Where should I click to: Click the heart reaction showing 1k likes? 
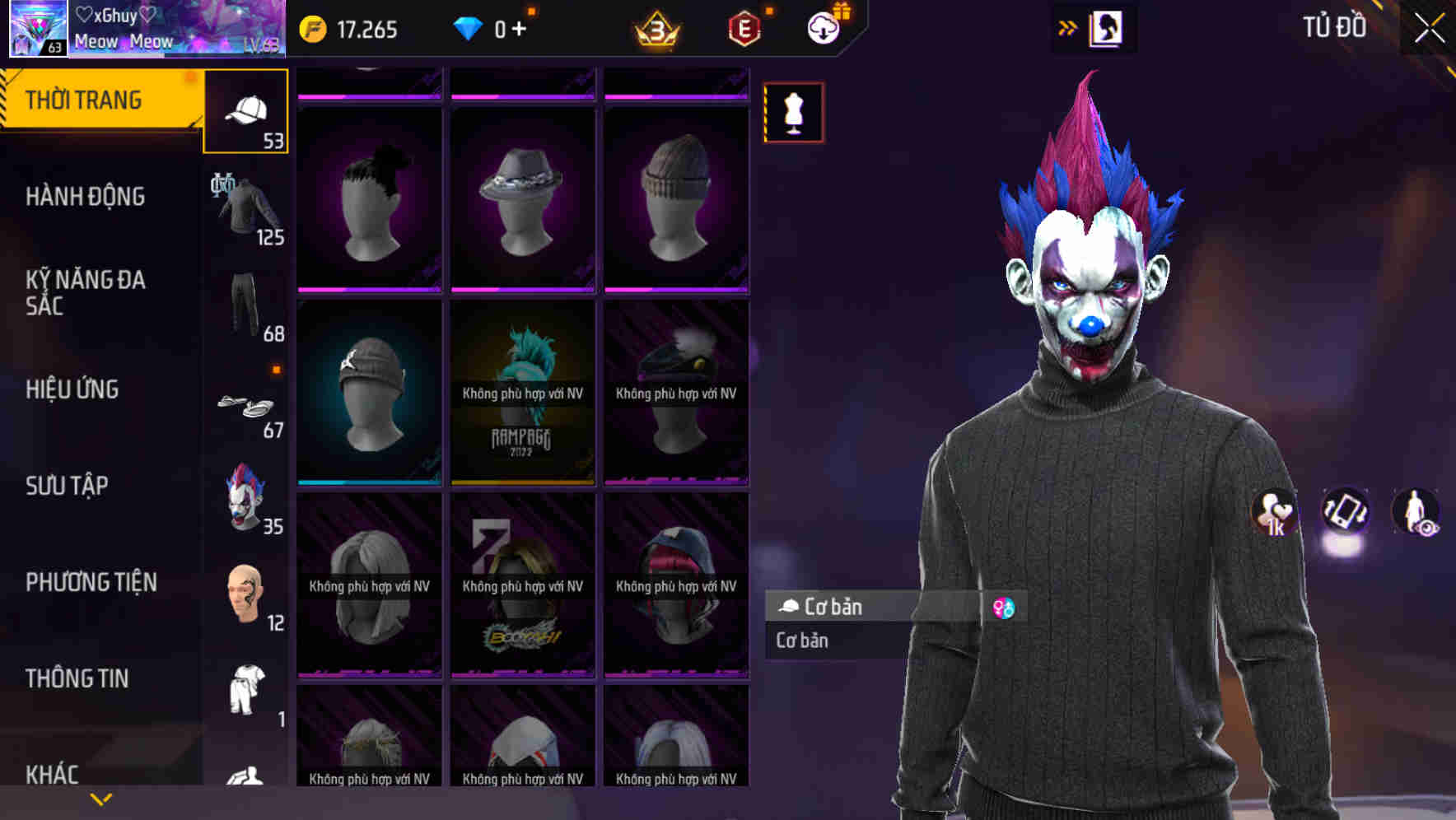pyautogui.click(x=1272, y=512)
